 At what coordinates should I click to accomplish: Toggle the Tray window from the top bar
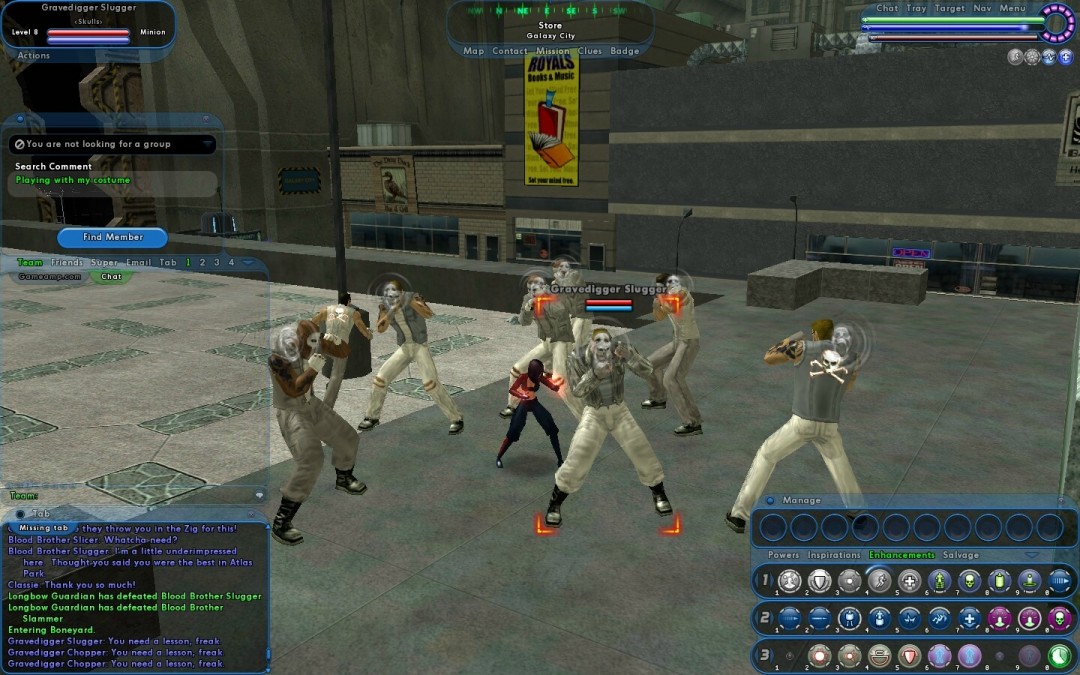click(916, 8)
